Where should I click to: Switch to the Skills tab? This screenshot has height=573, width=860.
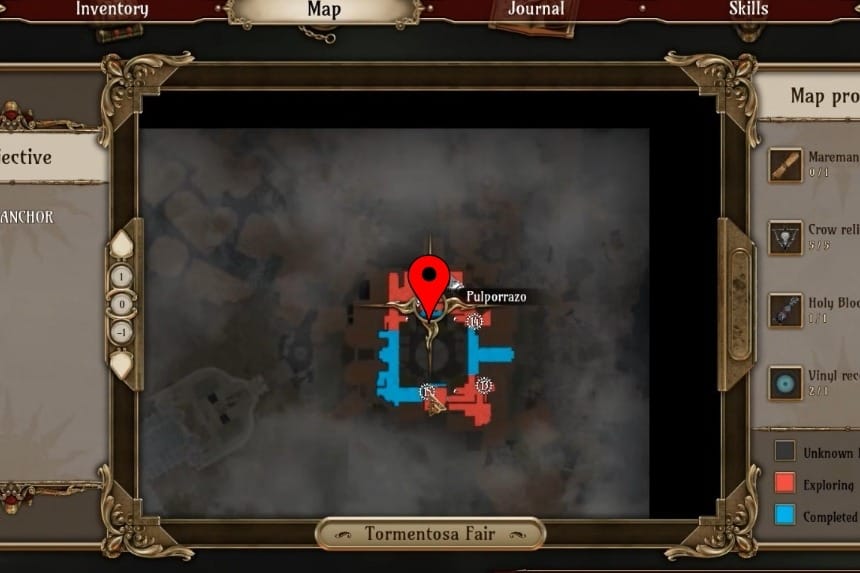(x=748, y=9)
